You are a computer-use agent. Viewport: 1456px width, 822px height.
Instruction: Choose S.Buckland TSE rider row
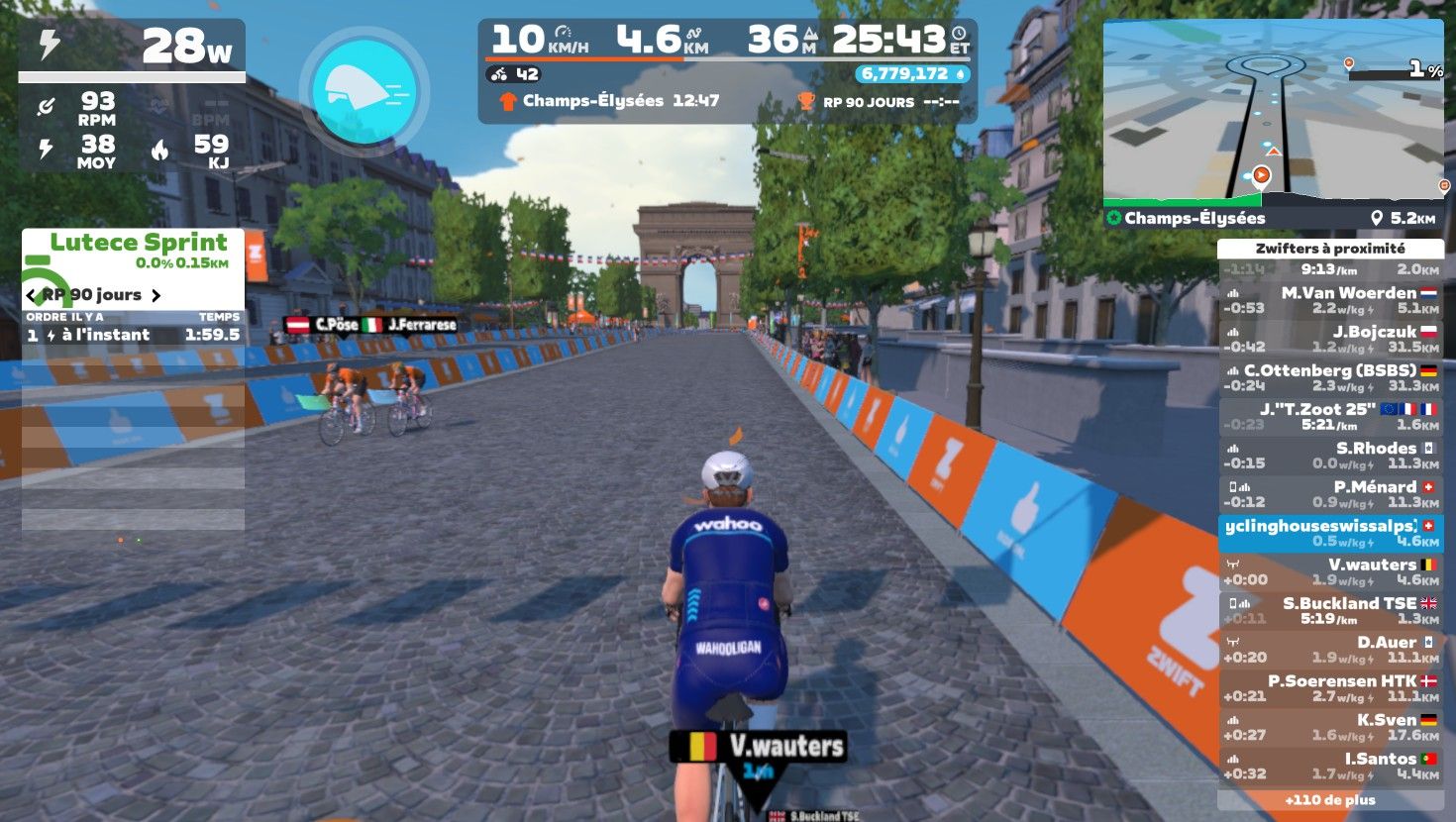coord(1330,610)
